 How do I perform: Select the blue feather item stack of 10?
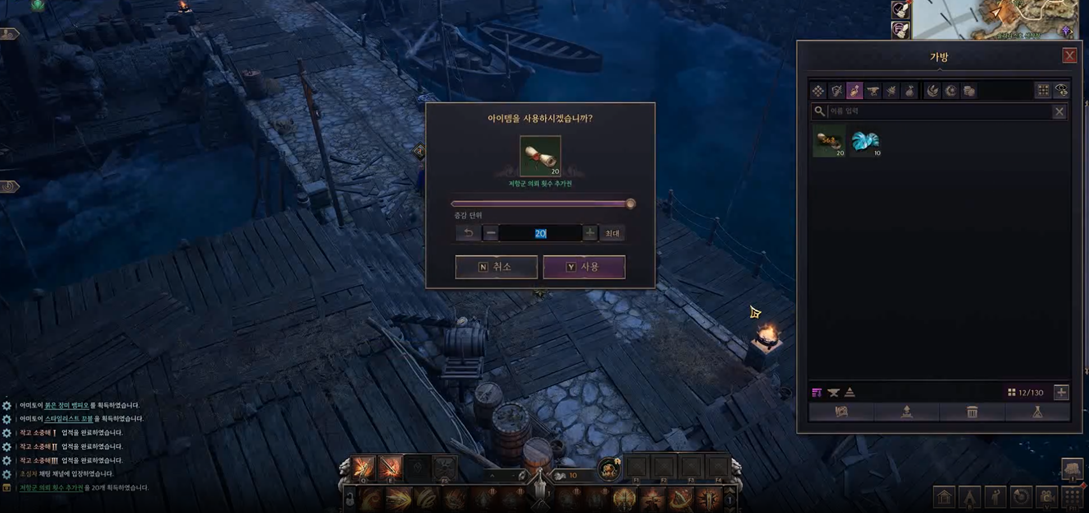pyautogui.click(x=865, y=142)
